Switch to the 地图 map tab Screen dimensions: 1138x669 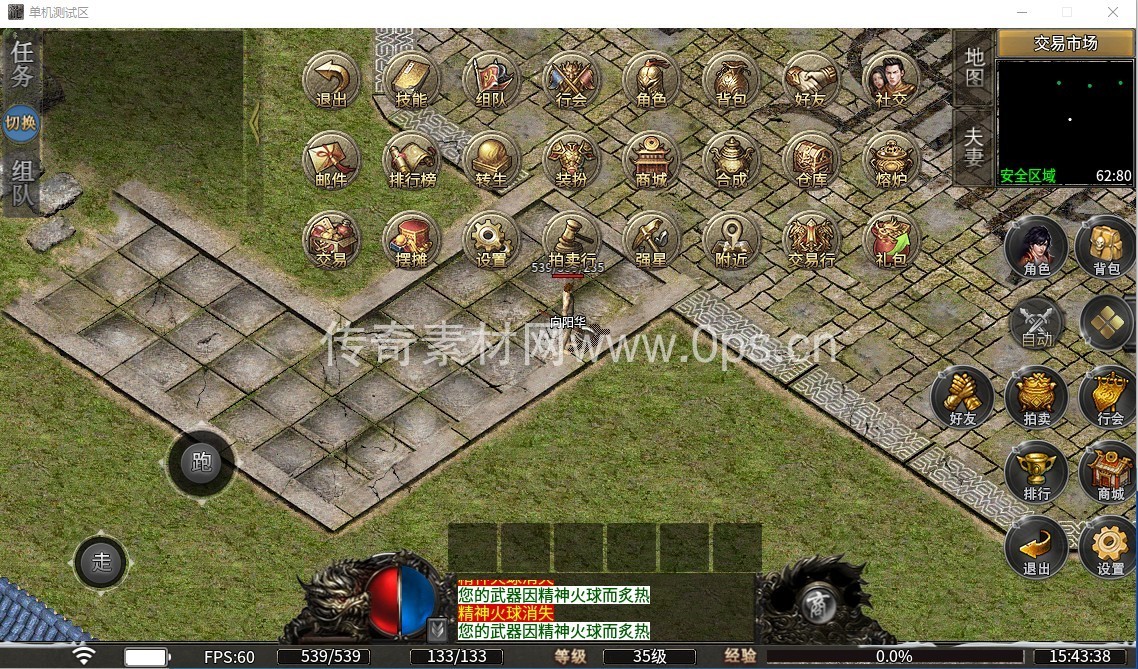(974, 67)
